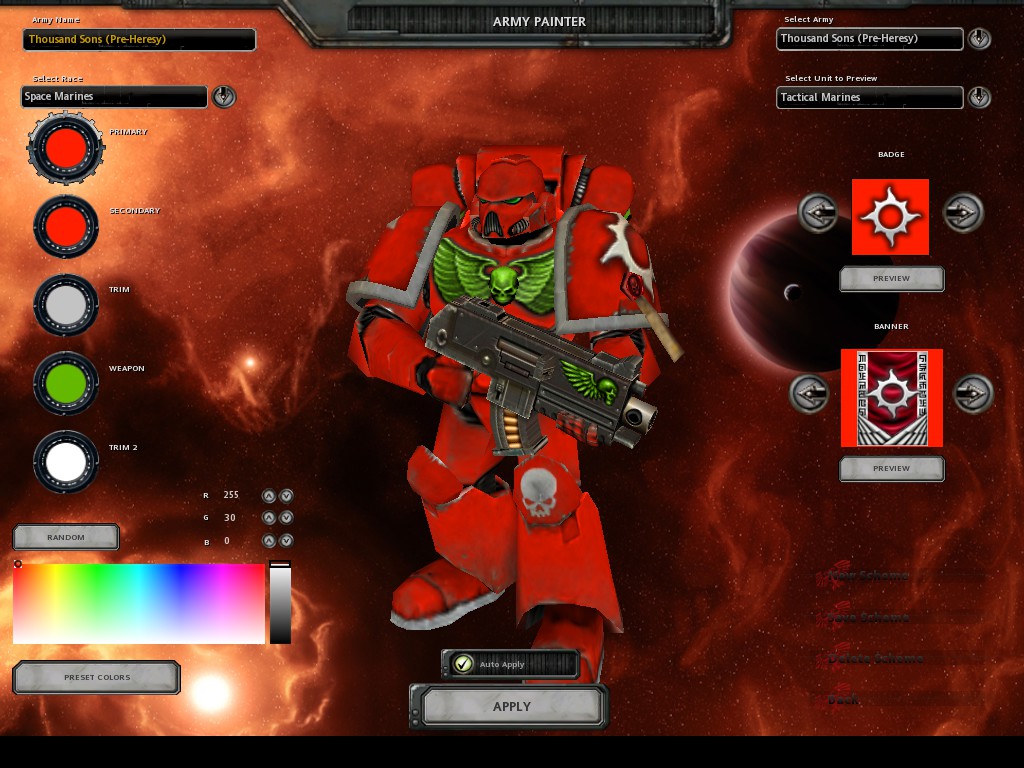Select the white Trim 2 swatch
The width and height of the screenshot is (1024, 768).
[x=66, y=462]
